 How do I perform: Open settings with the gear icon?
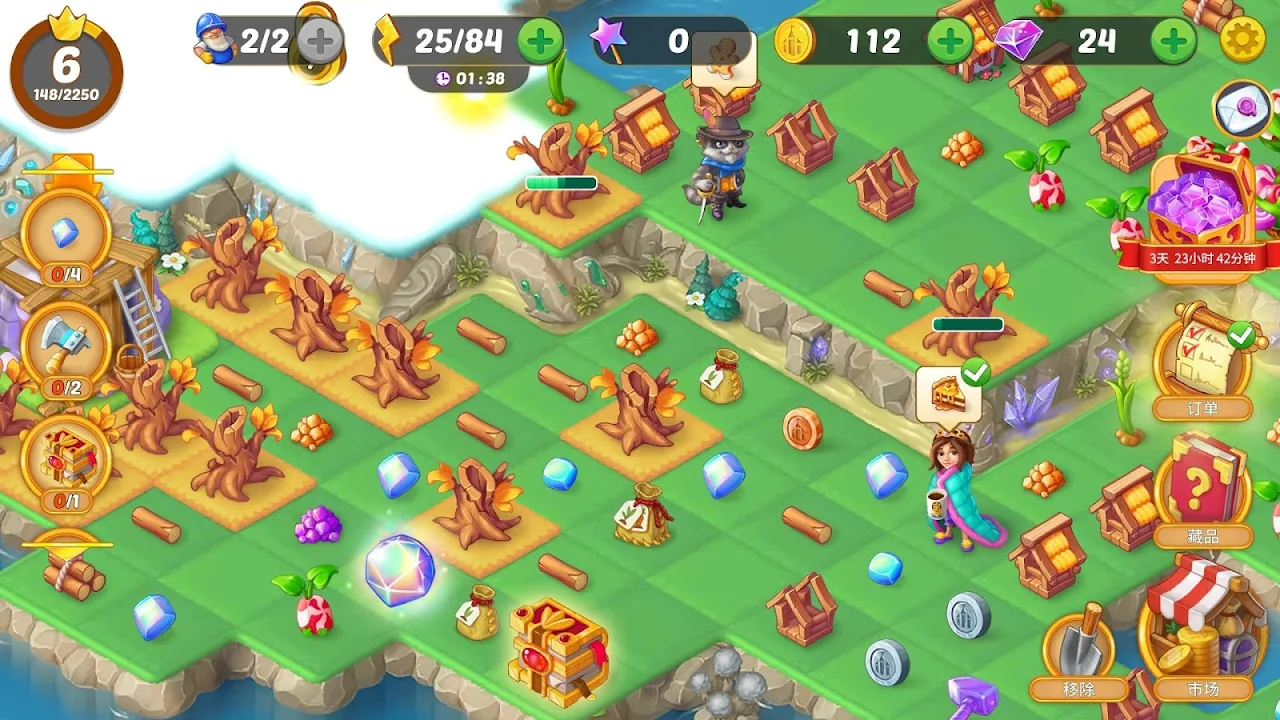tap(1243, 41)
